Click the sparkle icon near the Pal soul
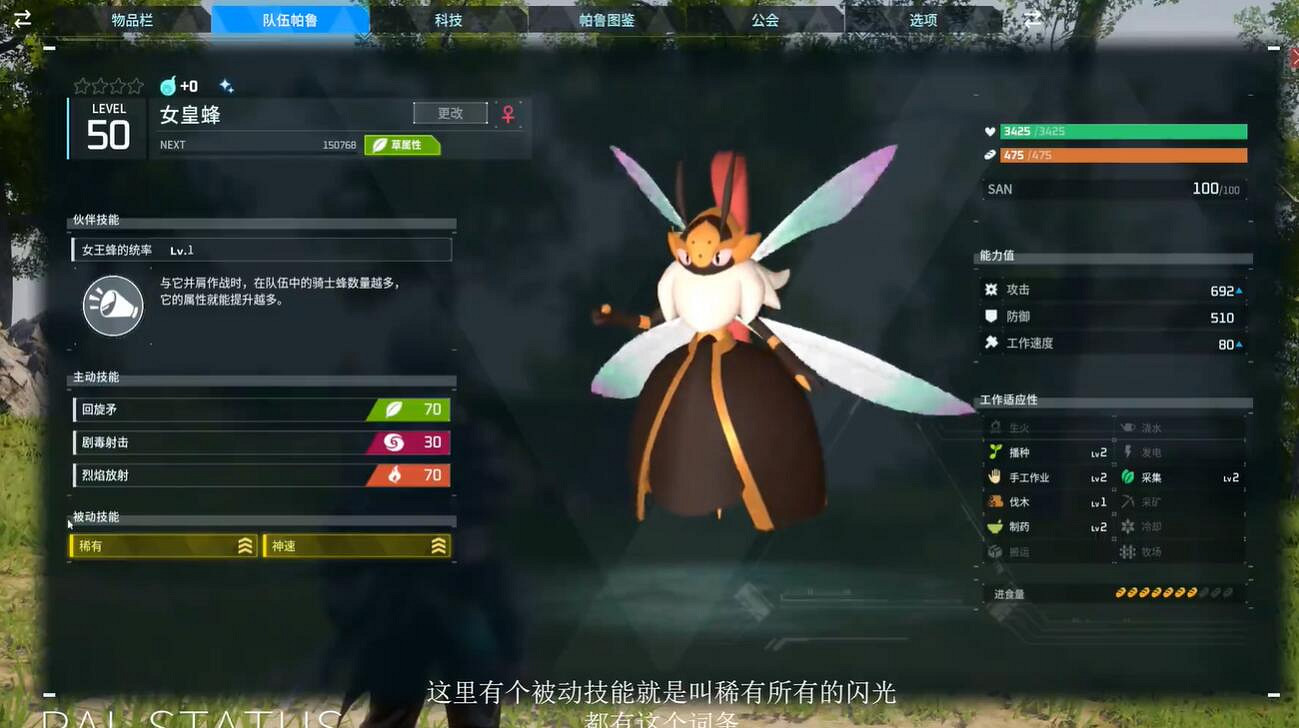Image resolution: width=1299 pixels, height=728 pixels. [226, 85]
